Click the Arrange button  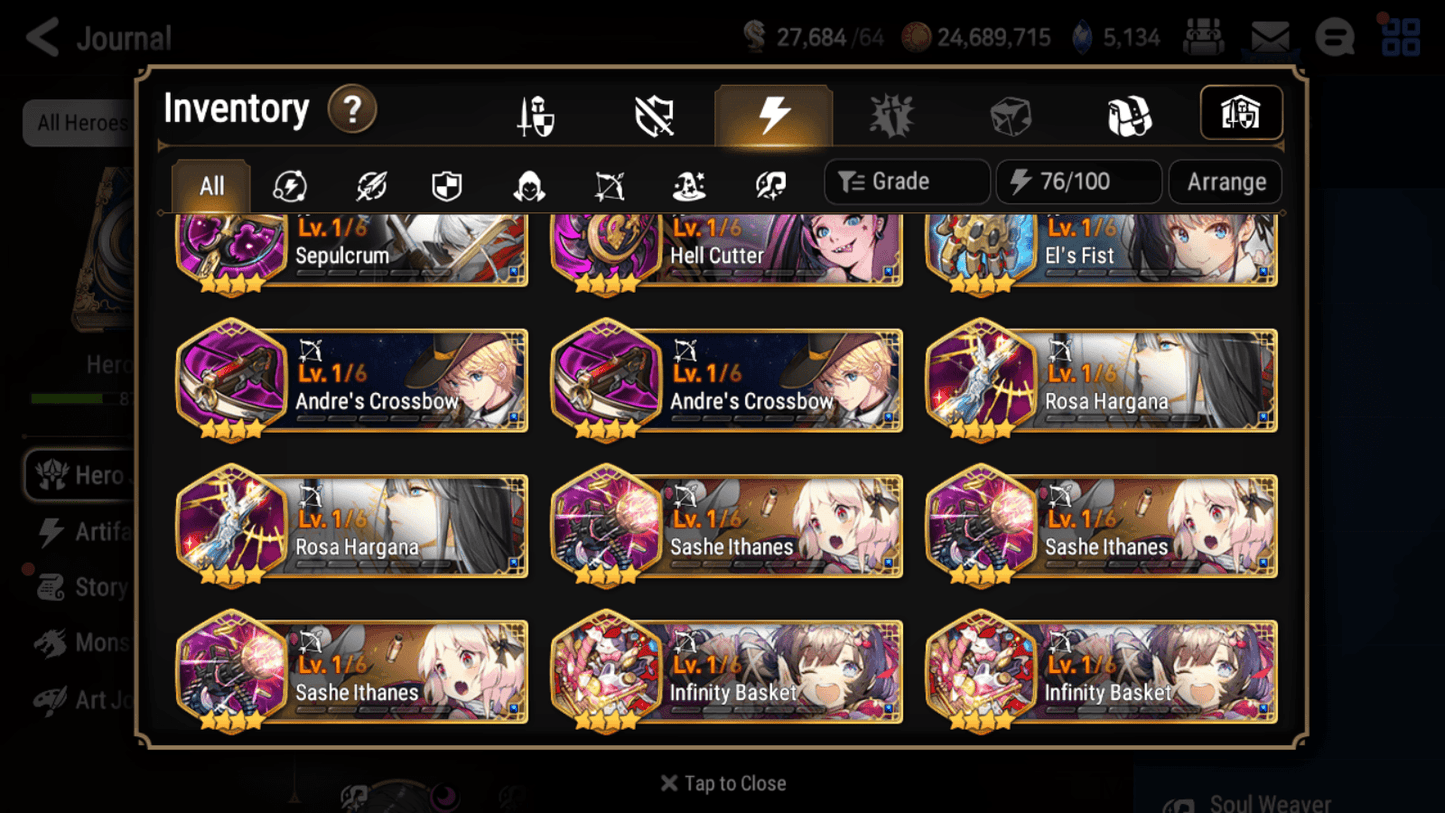(x=1225, y=182)
